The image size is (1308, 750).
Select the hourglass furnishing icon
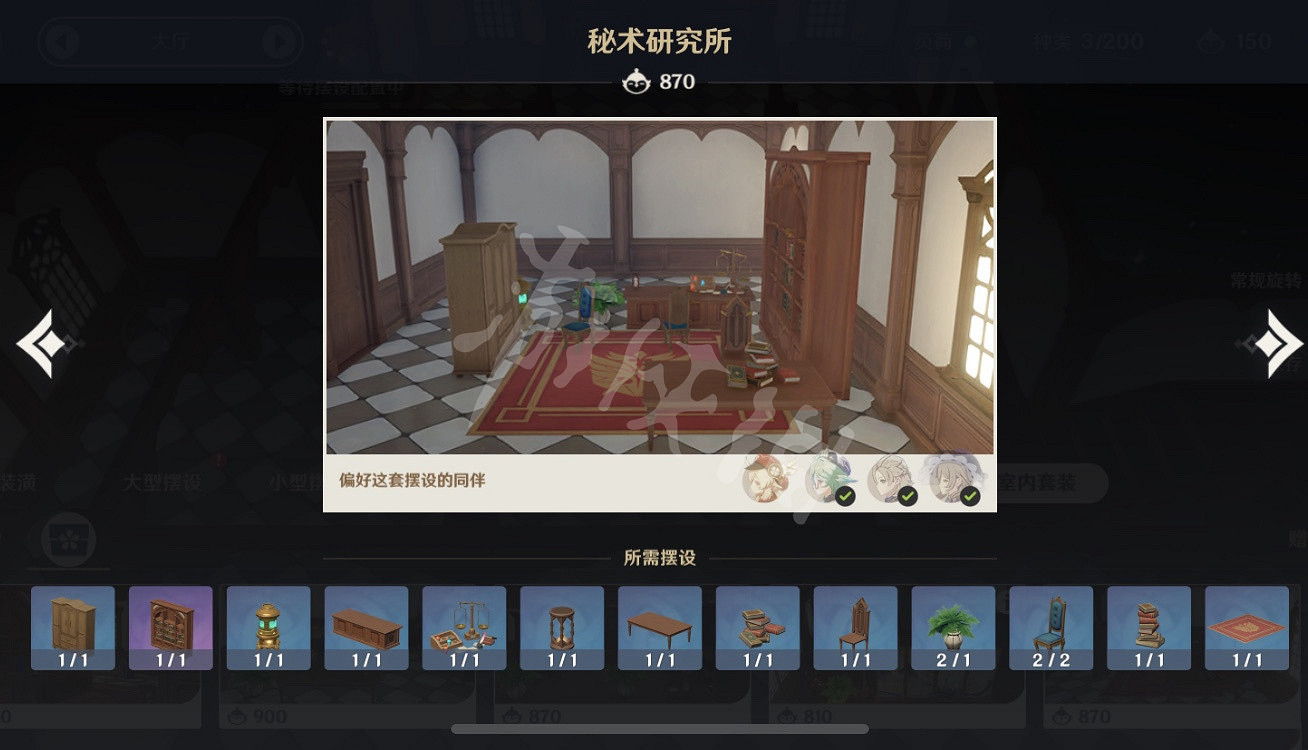(x=561, y=628)
